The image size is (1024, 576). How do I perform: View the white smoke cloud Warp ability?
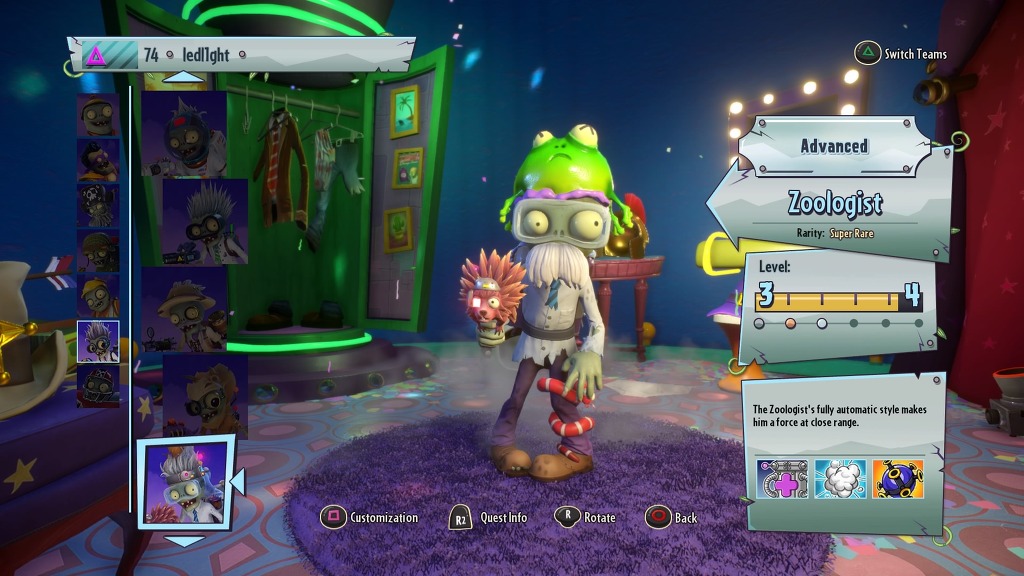click(839, 480)
